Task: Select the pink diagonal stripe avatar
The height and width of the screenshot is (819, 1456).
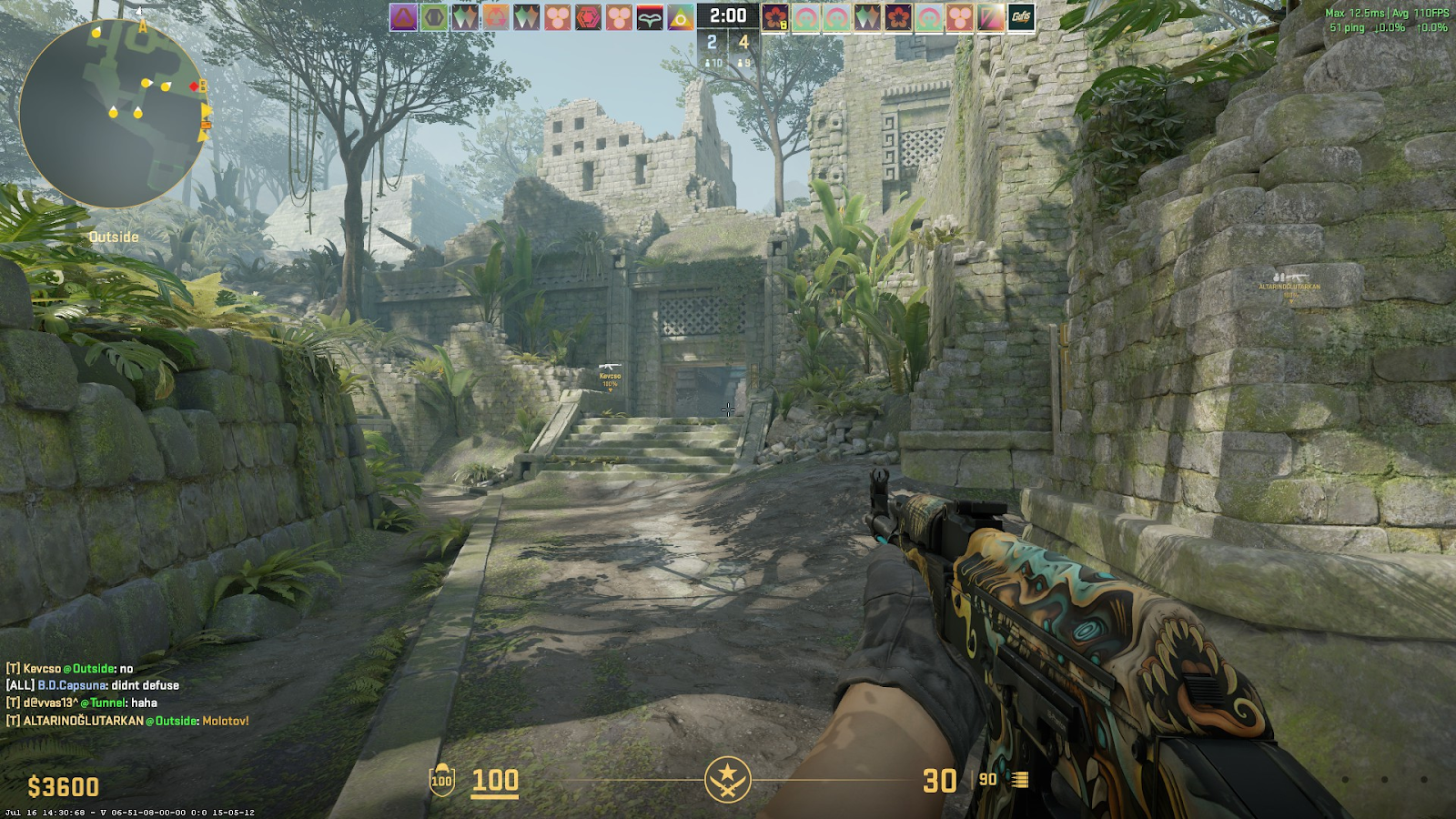Action: tap(991, 17)
